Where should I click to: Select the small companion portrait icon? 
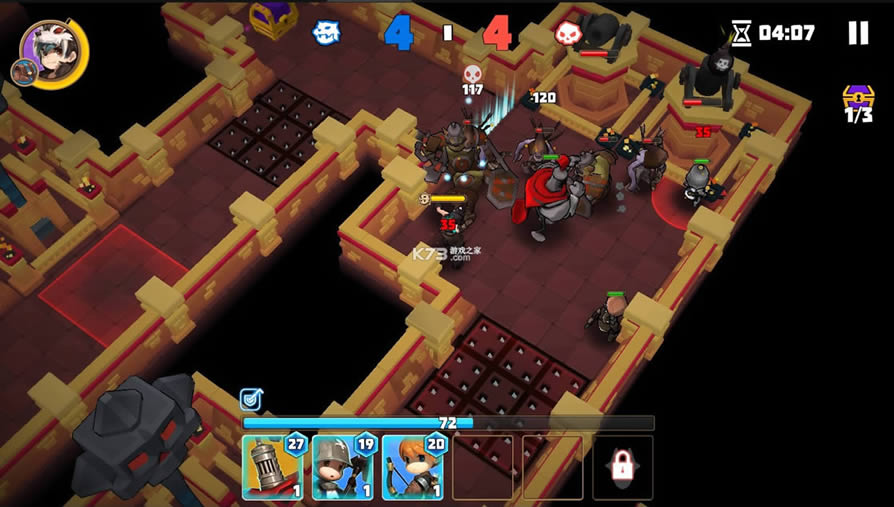pyautogui.click(x=23, y=72)
